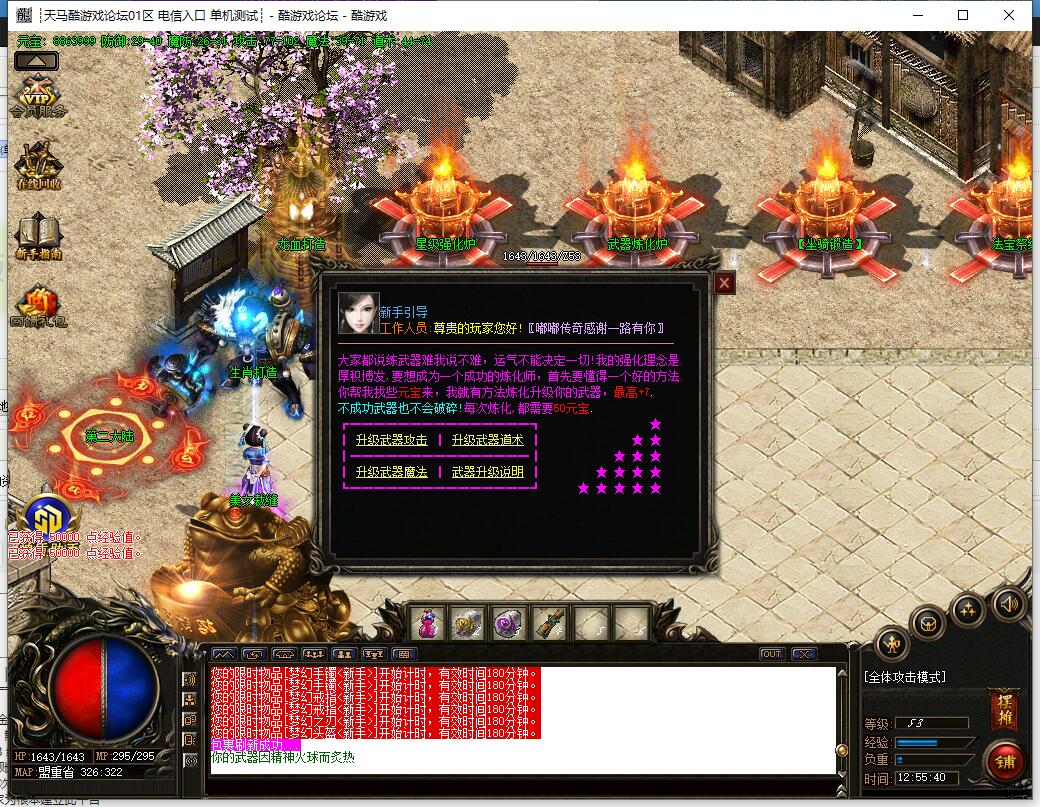The height and width of the screenshot is (807, 1040).
Task: Claim the 回馈礼包 gift pack
Action: coord(38,307)
